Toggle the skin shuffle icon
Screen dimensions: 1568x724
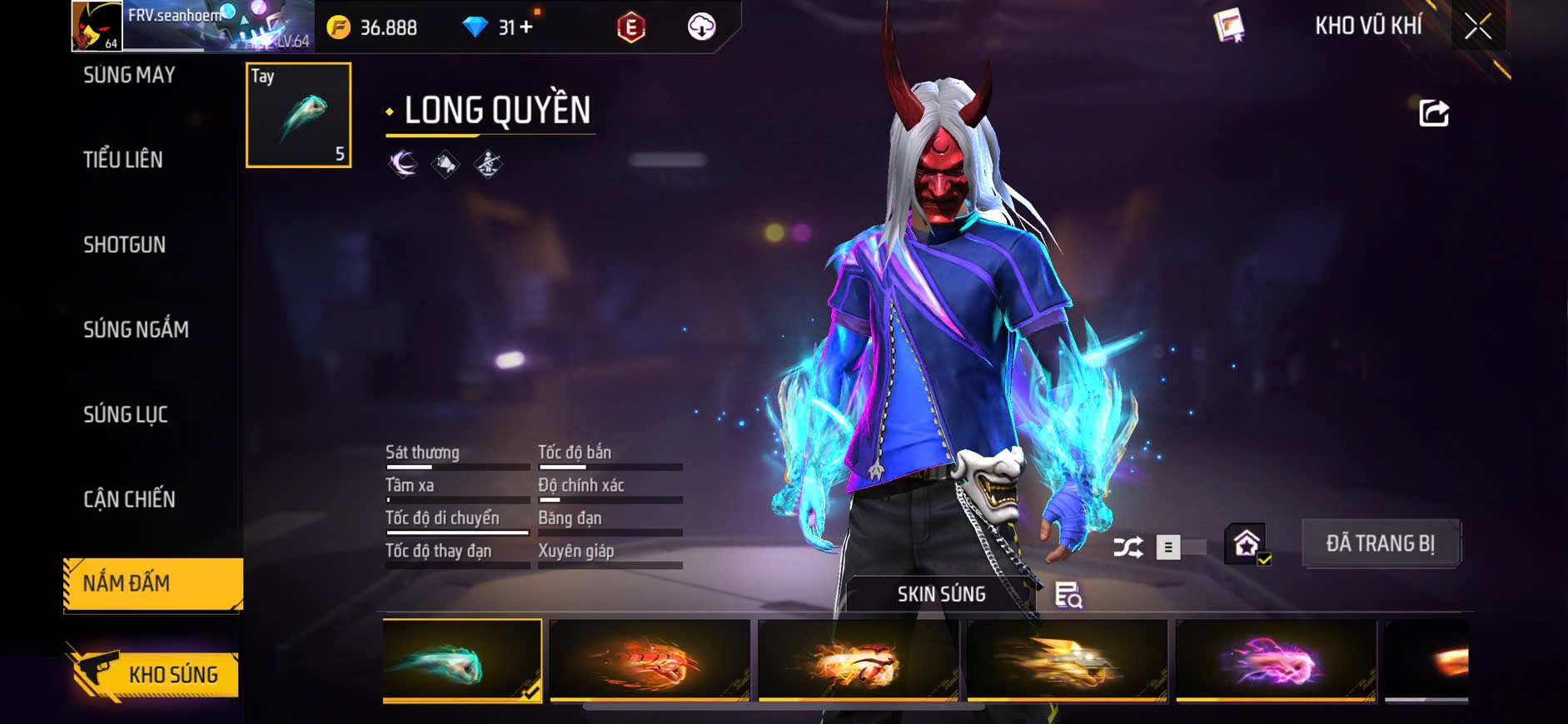pyautogui.click(x=1128, y=548)
